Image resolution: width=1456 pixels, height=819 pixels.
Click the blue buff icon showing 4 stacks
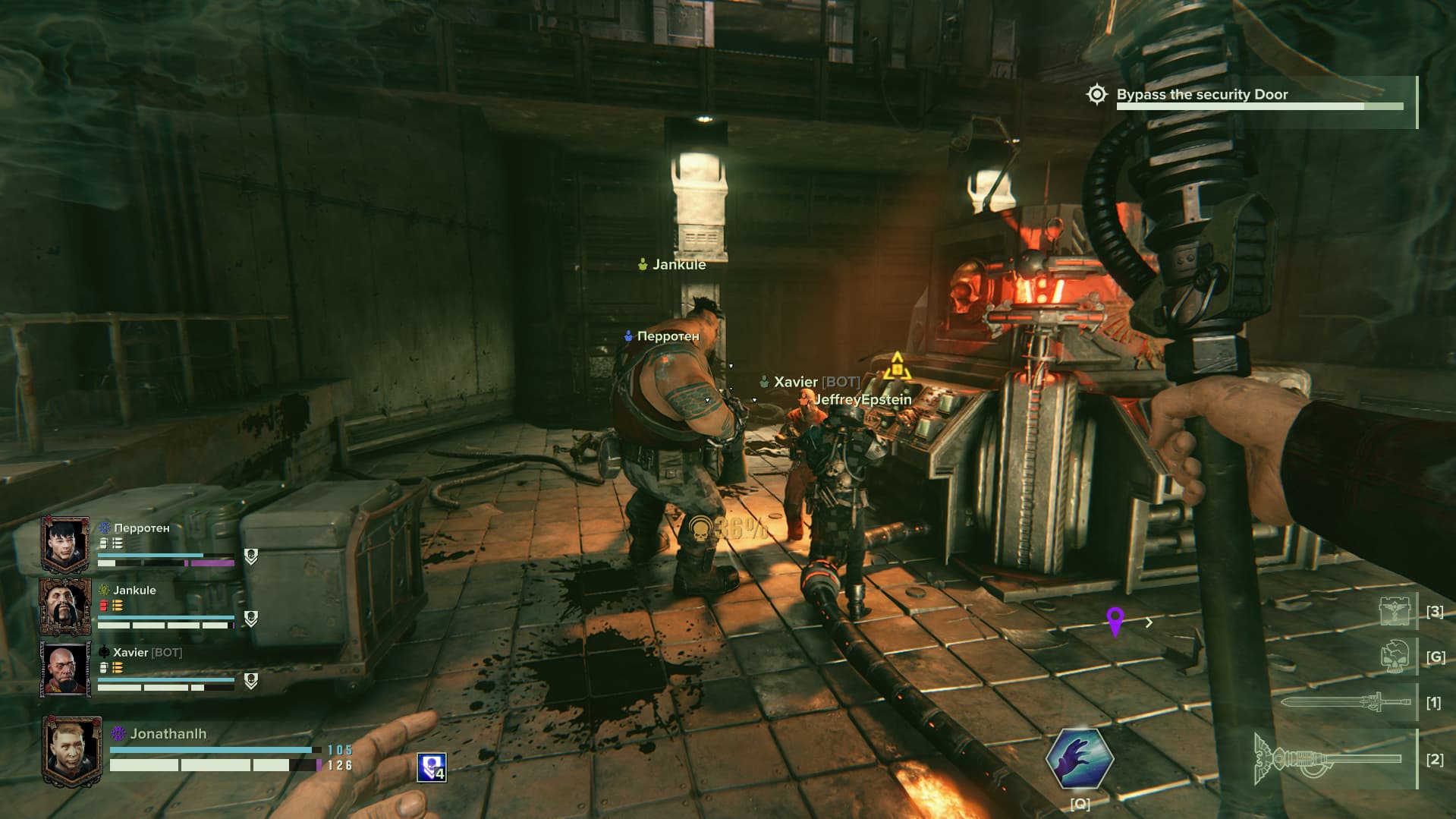tap(431, 767)
